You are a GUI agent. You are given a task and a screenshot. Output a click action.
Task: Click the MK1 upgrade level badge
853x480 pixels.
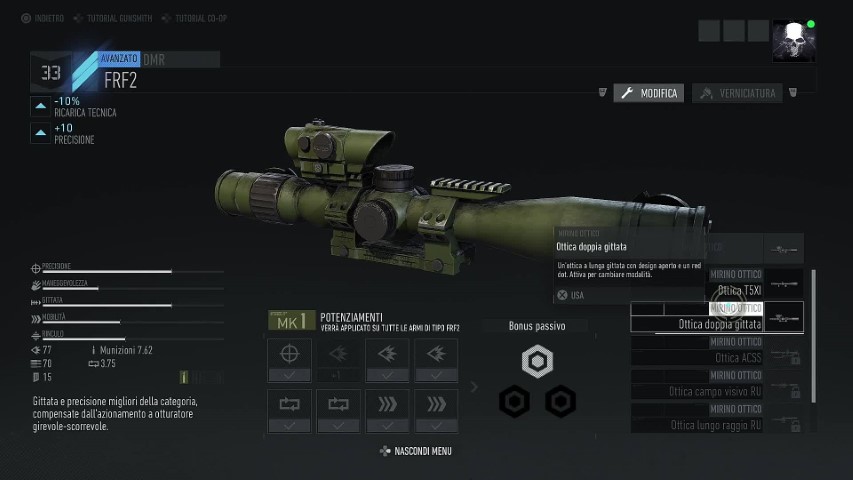point(291,321)
